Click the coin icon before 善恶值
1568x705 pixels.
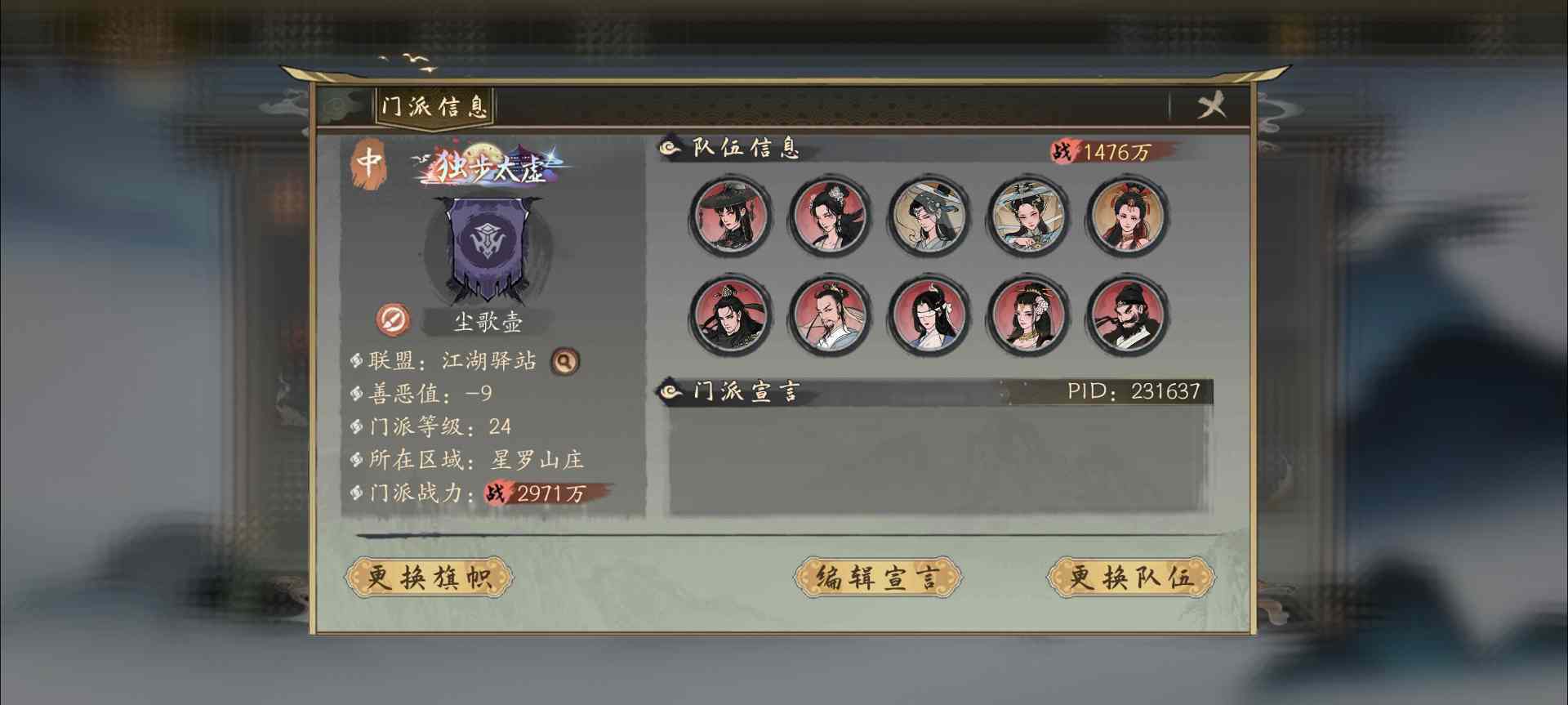(355, 393)
